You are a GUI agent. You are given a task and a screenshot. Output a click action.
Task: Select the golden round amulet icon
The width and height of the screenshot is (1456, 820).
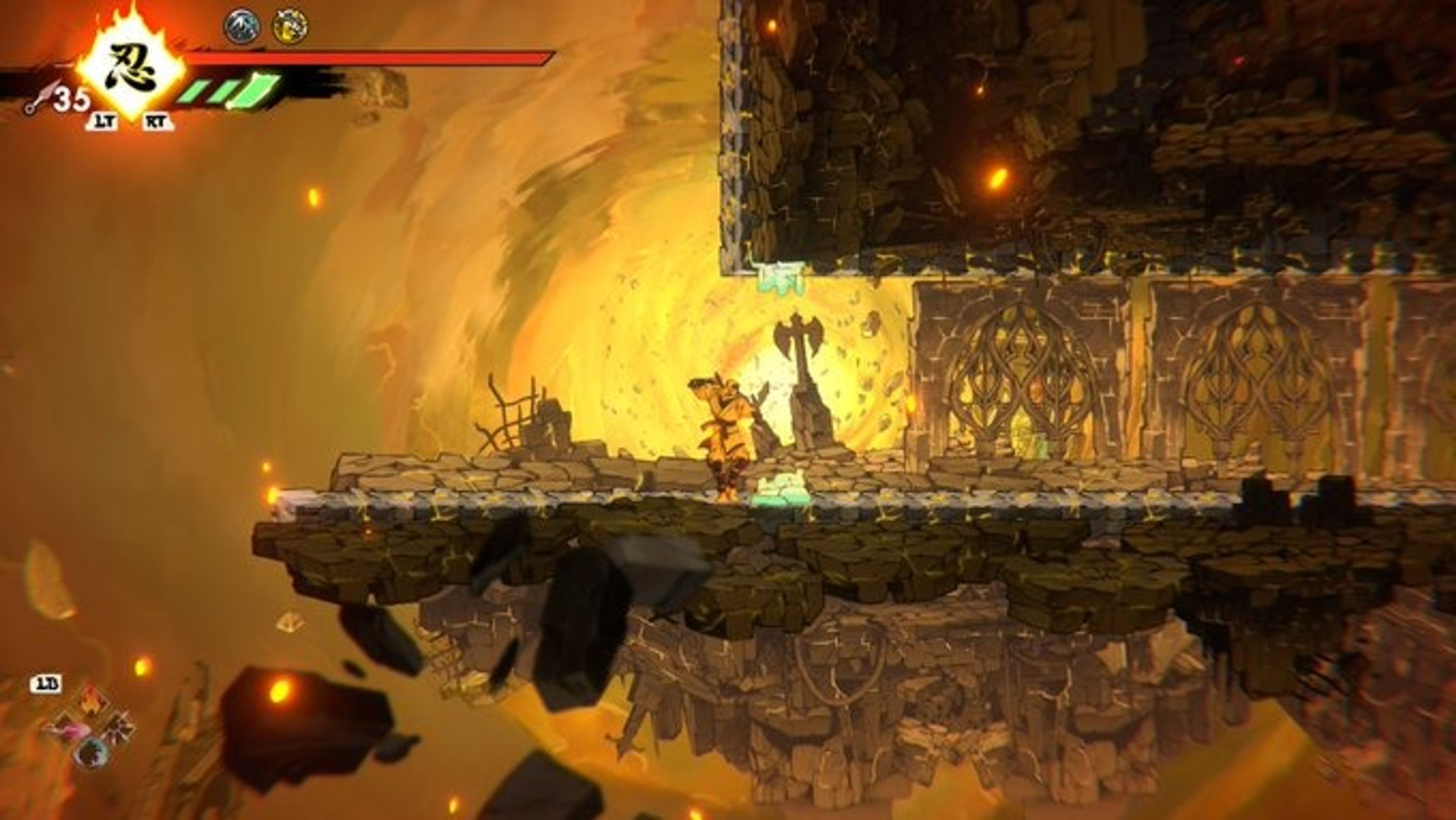coord(290,26)
